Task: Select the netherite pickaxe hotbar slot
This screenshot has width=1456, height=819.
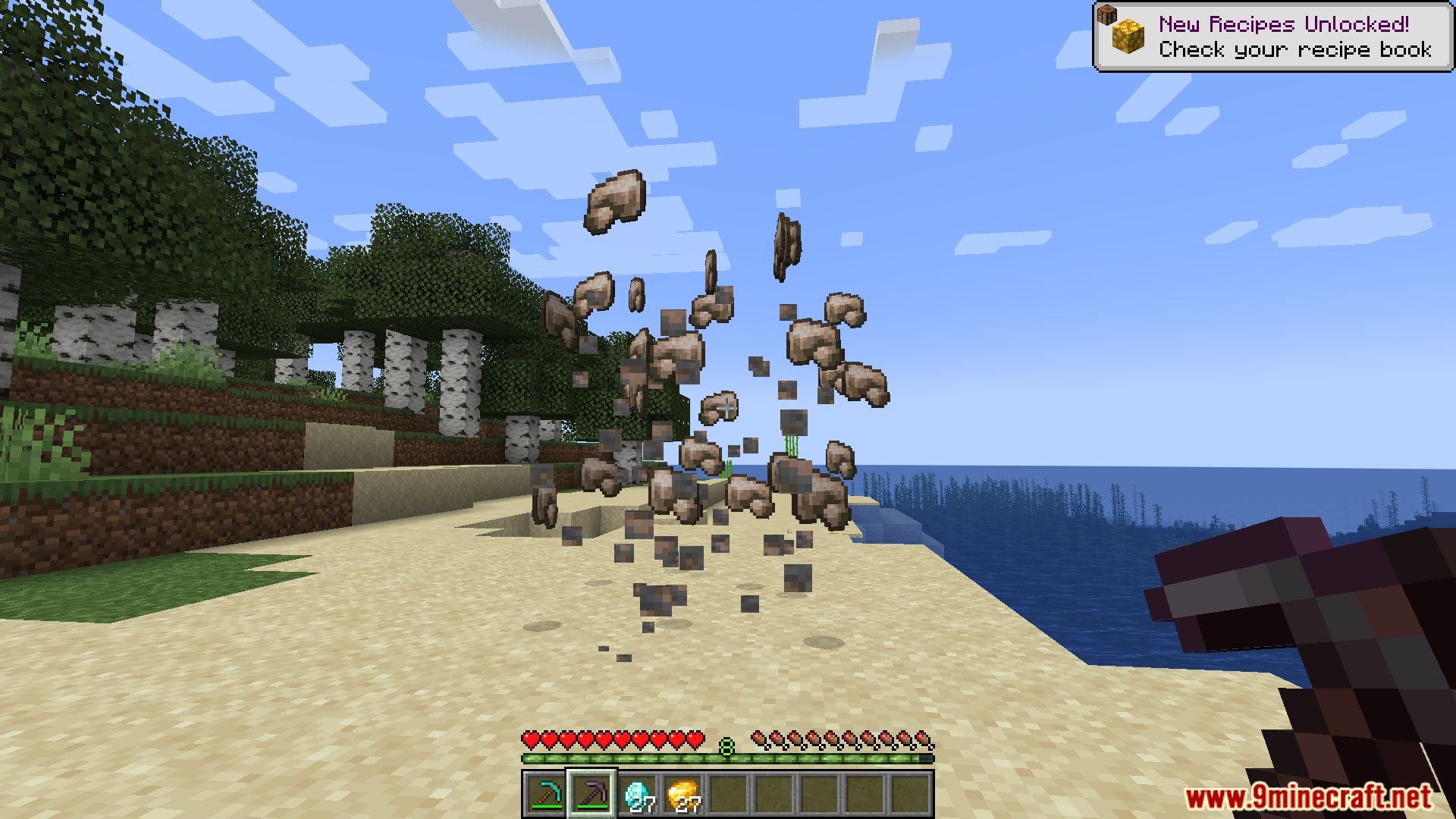Action: 591,794
